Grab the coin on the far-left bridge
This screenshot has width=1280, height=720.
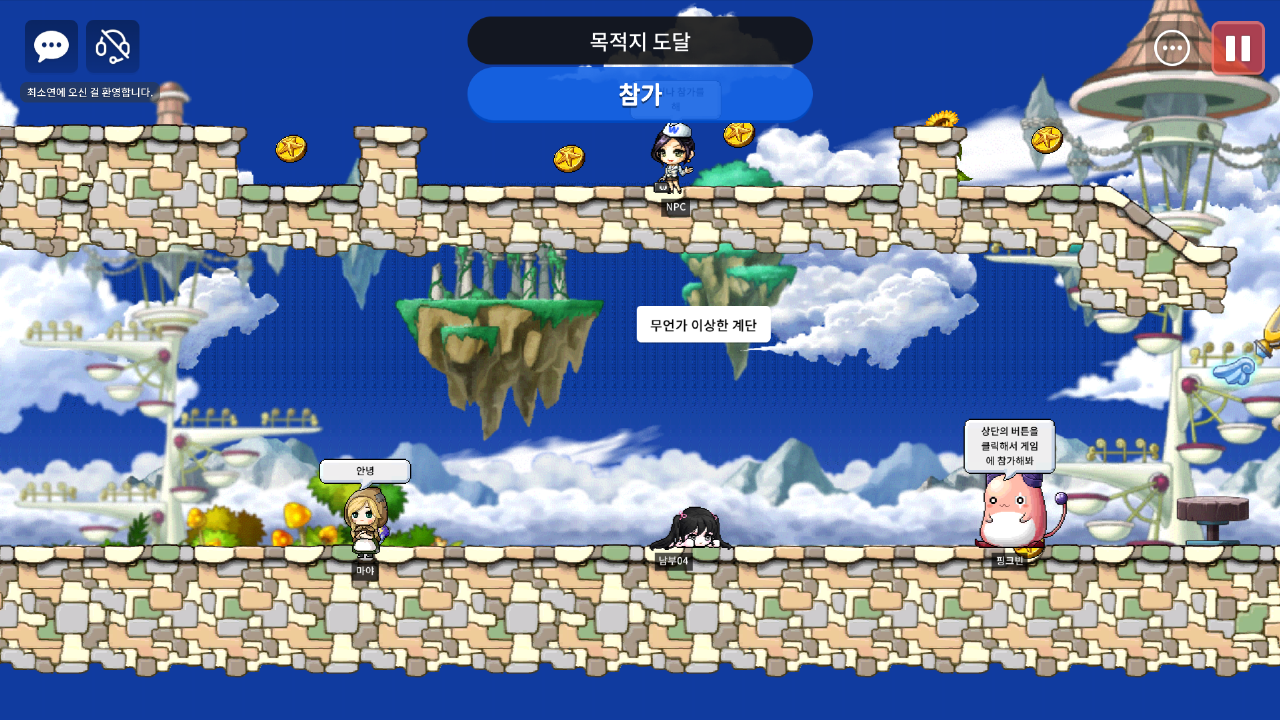[x=292, y=146]
